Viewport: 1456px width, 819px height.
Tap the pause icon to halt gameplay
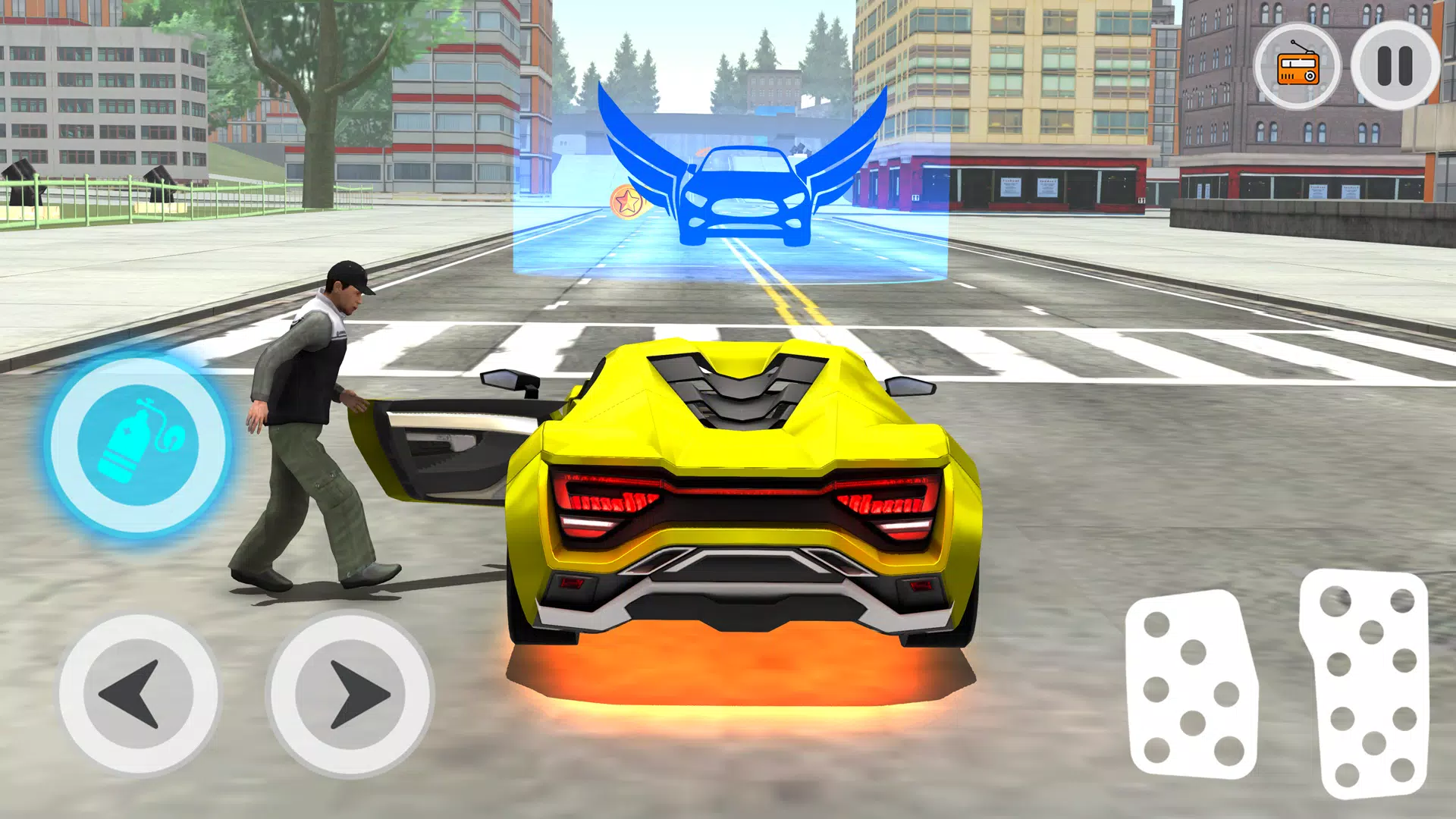(1395, 68)
